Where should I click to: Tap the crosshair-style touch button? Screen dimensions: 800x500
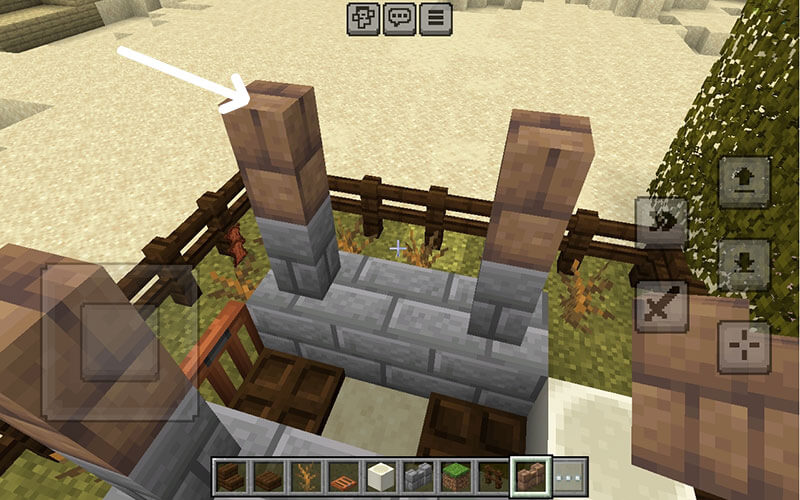[745, 347]
